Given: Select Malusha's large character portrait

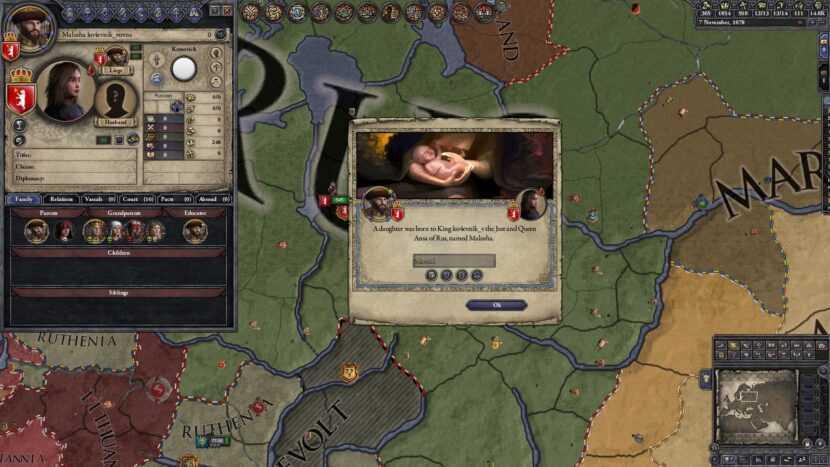Looking at the screenshot, I should coord(66,92).
